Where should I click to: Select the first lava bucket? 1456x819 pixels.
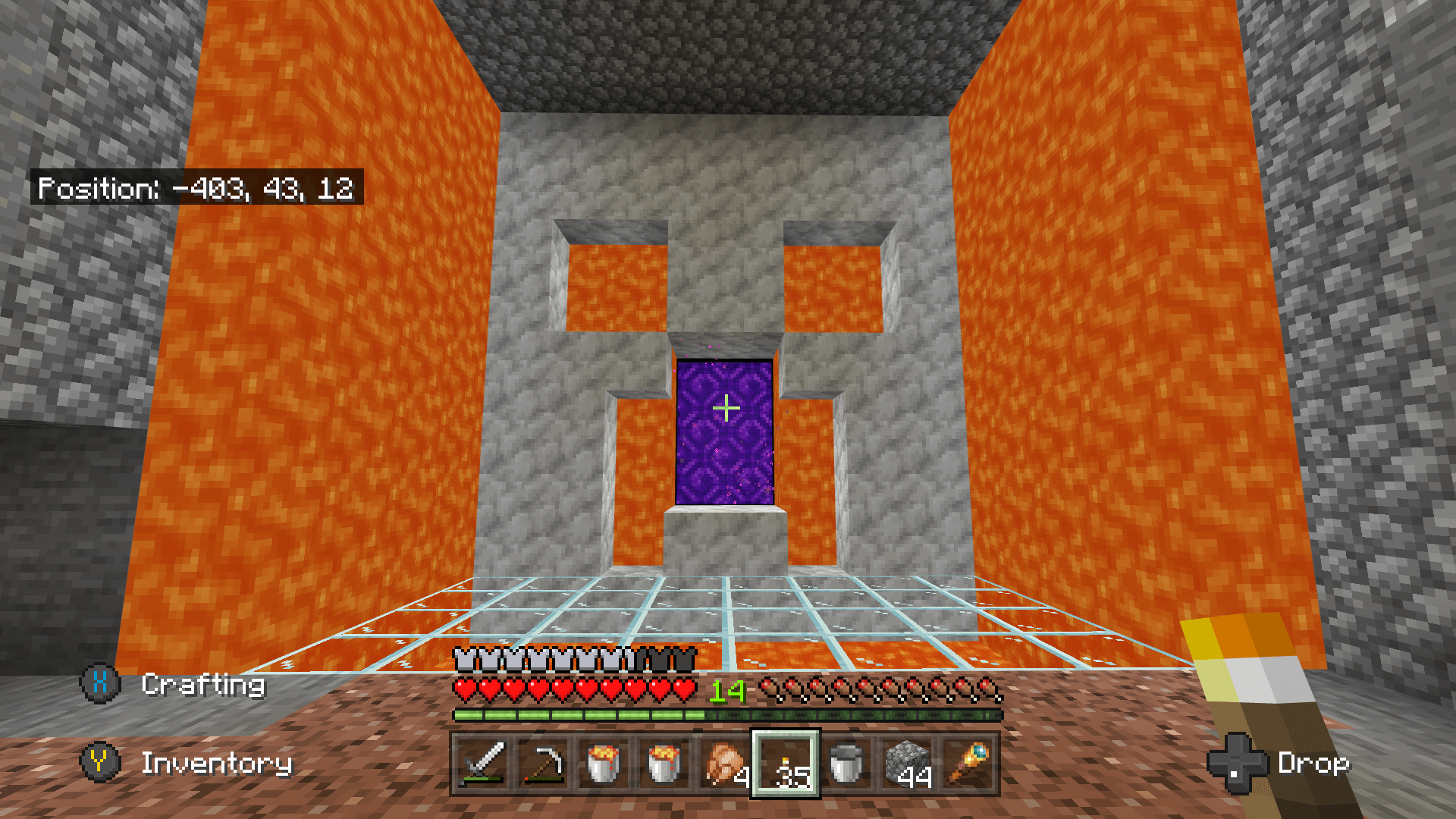click(x=604, y=766)
